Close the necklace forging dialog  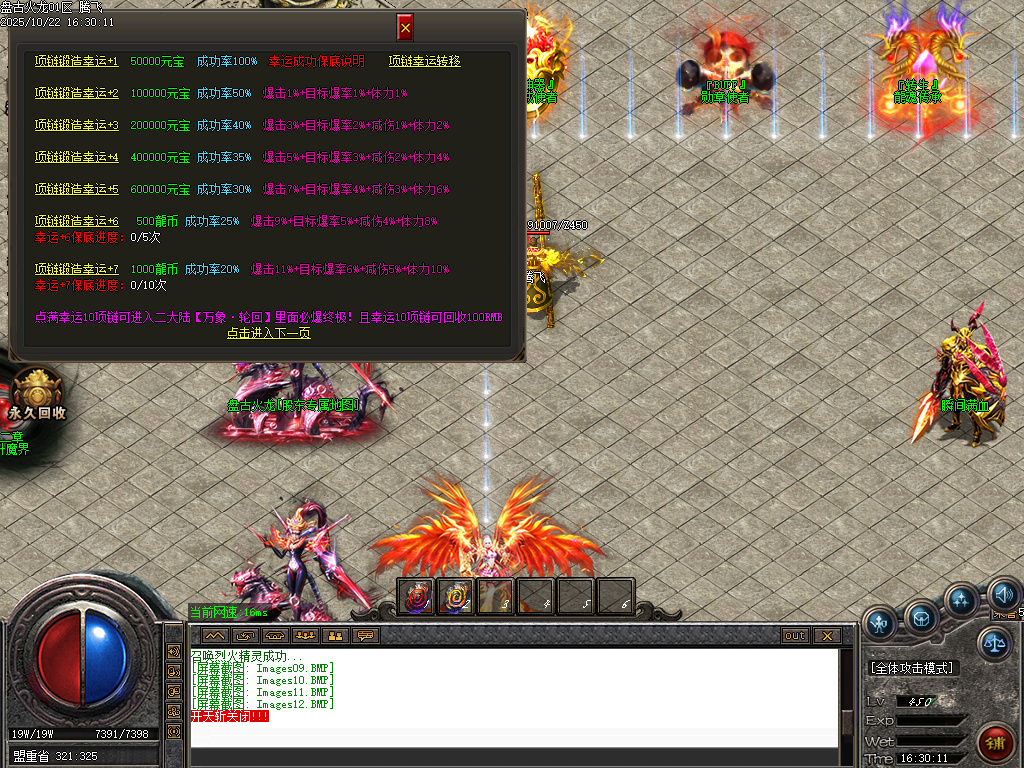tap(405, 27)
